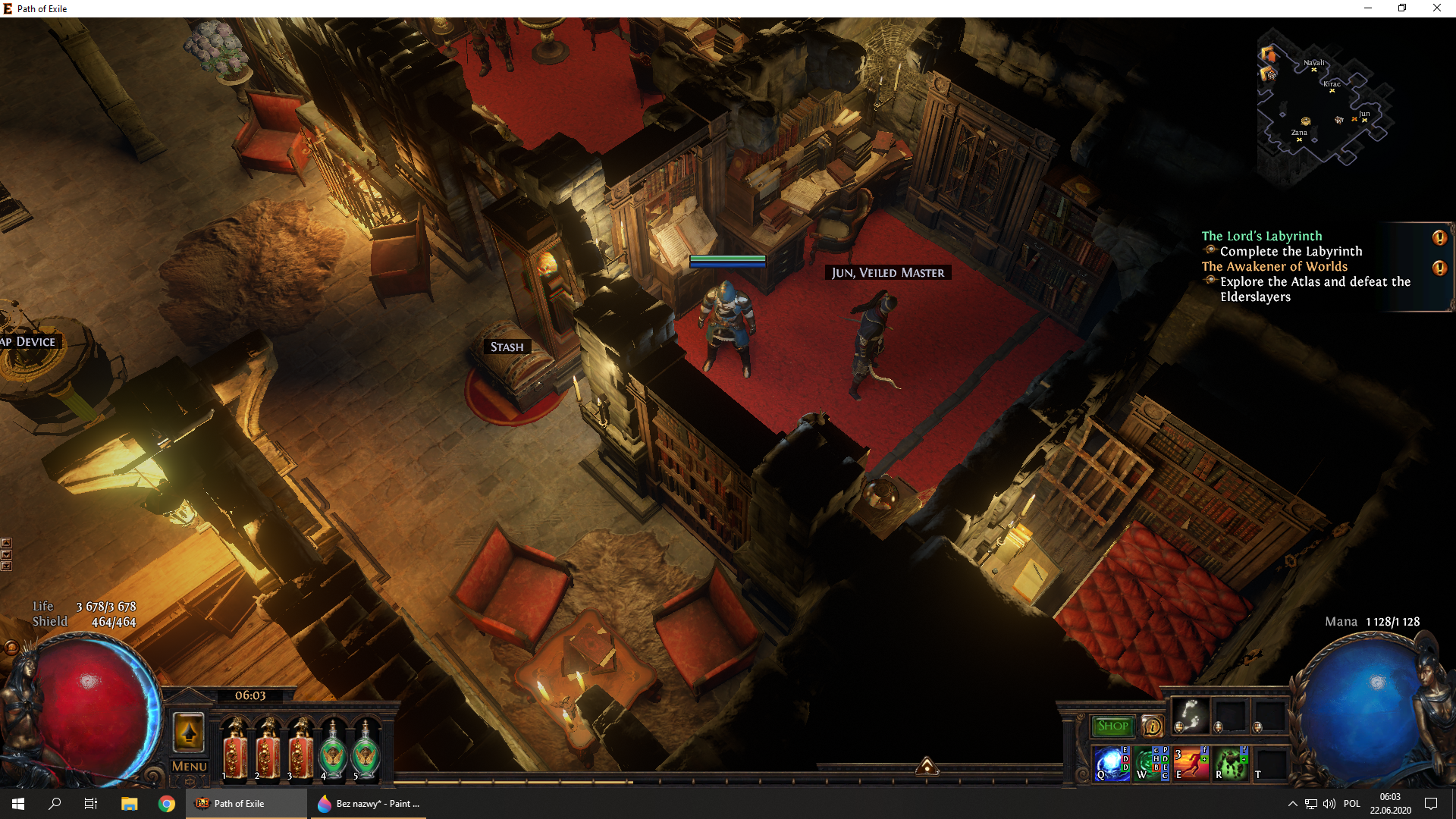Select the green rocks skill on R
Viewport: 1456px width, 819px height.
click(1231, 764)
